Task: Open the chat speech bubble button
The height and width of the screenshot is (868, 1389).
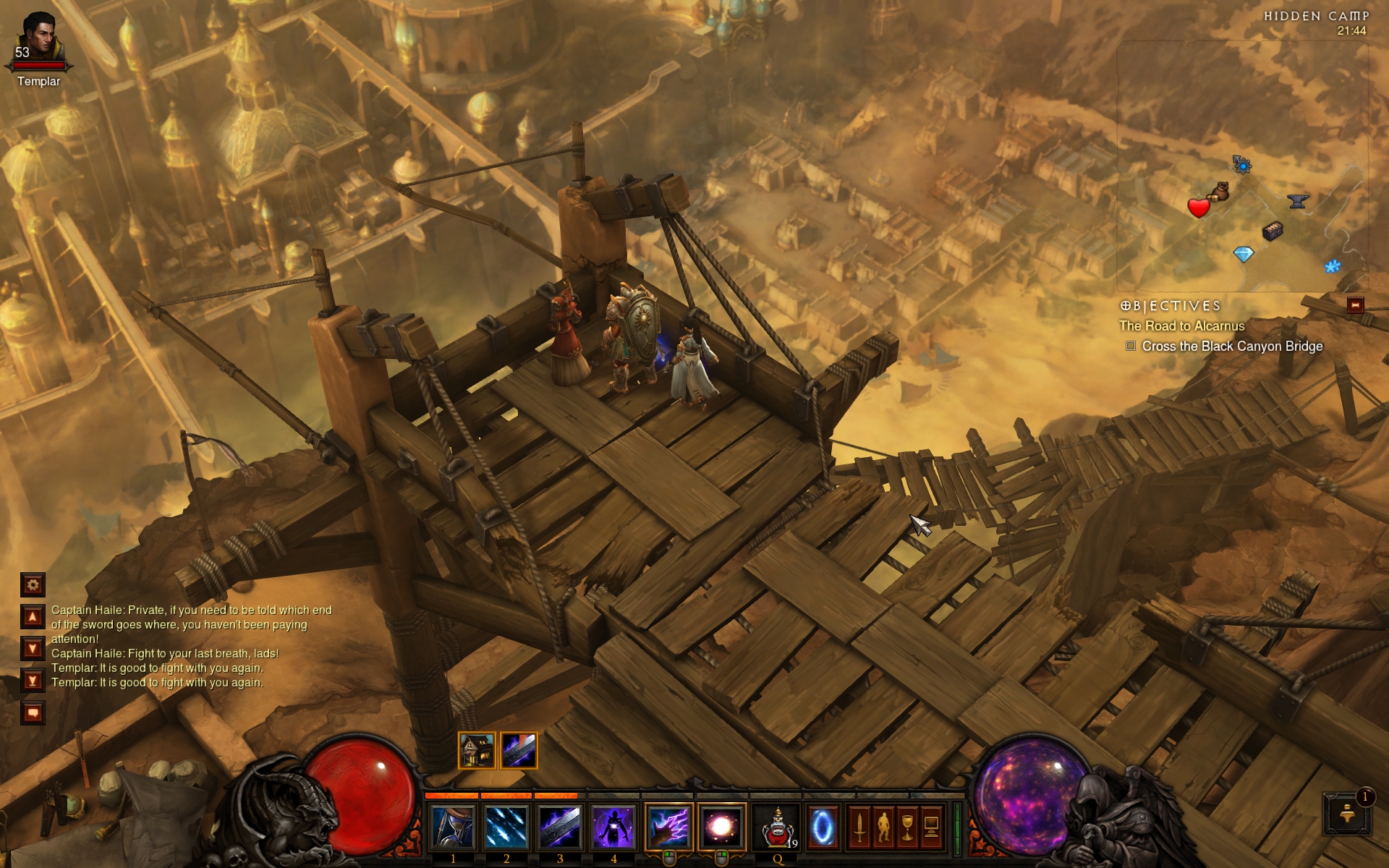Action: pyautogui.click(x=33, y=713)
